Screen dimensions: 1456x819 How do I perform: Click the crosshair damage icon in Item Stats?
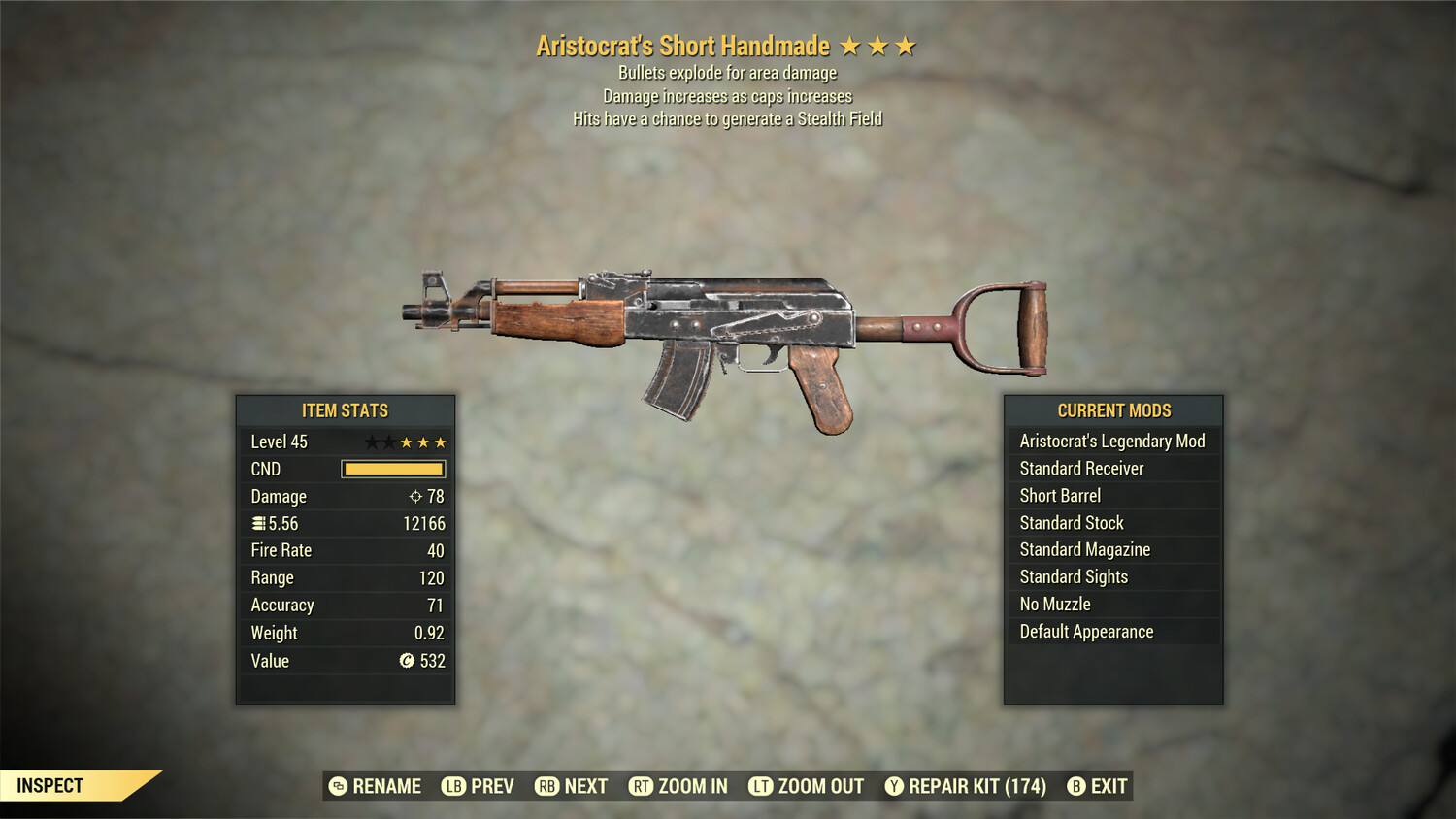coord(416,496)
